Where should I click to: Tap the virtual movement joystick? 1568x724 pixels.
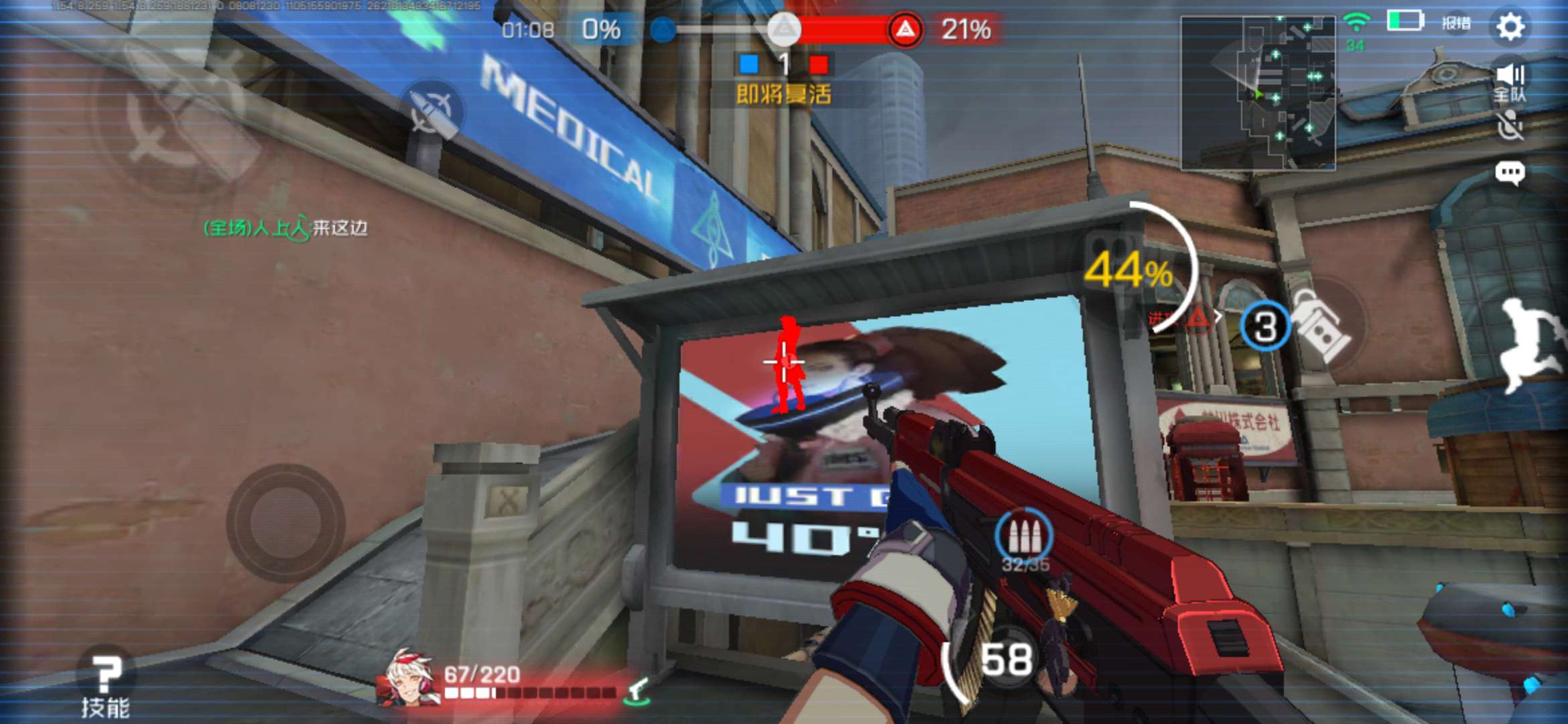(286, 522)
